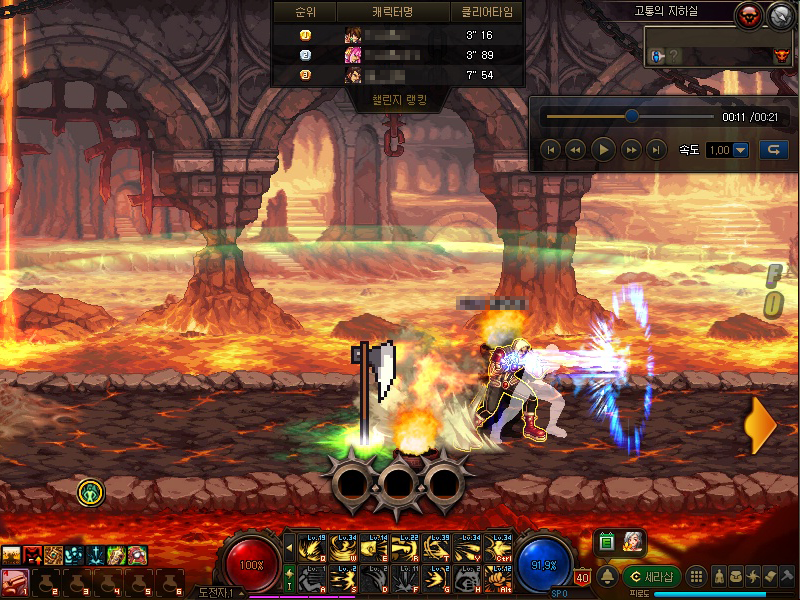Image resolution: width=800 pixels, height=600 pixels.
Task: Click the orange next-room arrow
Action: click(760, 426)
